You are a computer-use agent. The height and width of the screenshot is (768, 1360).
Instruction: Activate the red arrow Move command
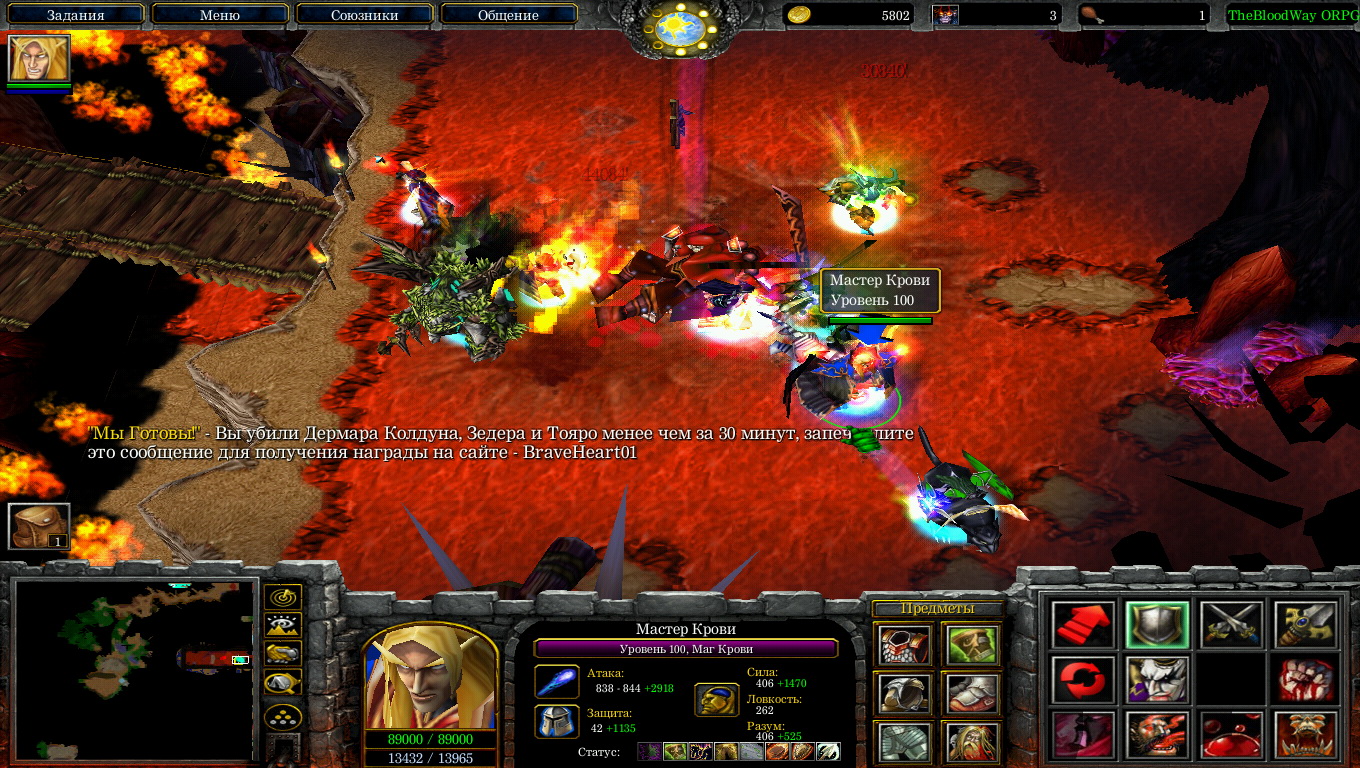1083,625
